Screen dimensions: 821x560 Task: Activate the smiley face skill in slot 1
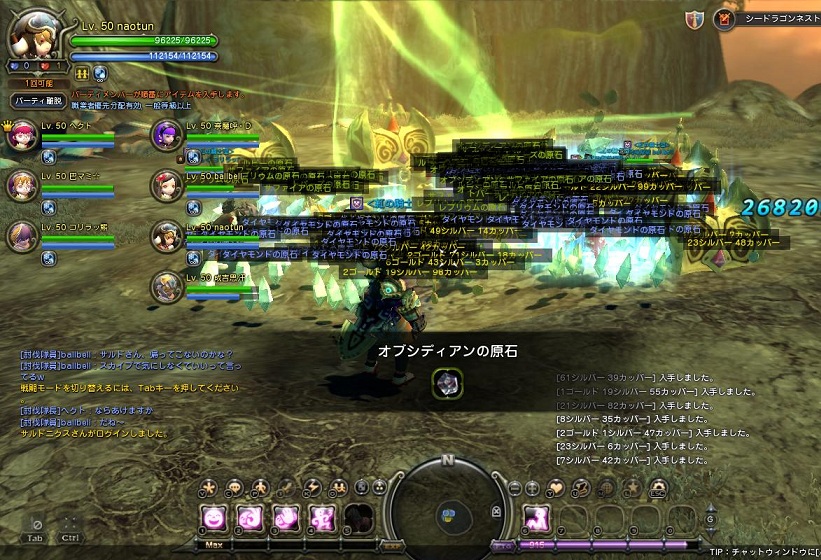[213, 517]
